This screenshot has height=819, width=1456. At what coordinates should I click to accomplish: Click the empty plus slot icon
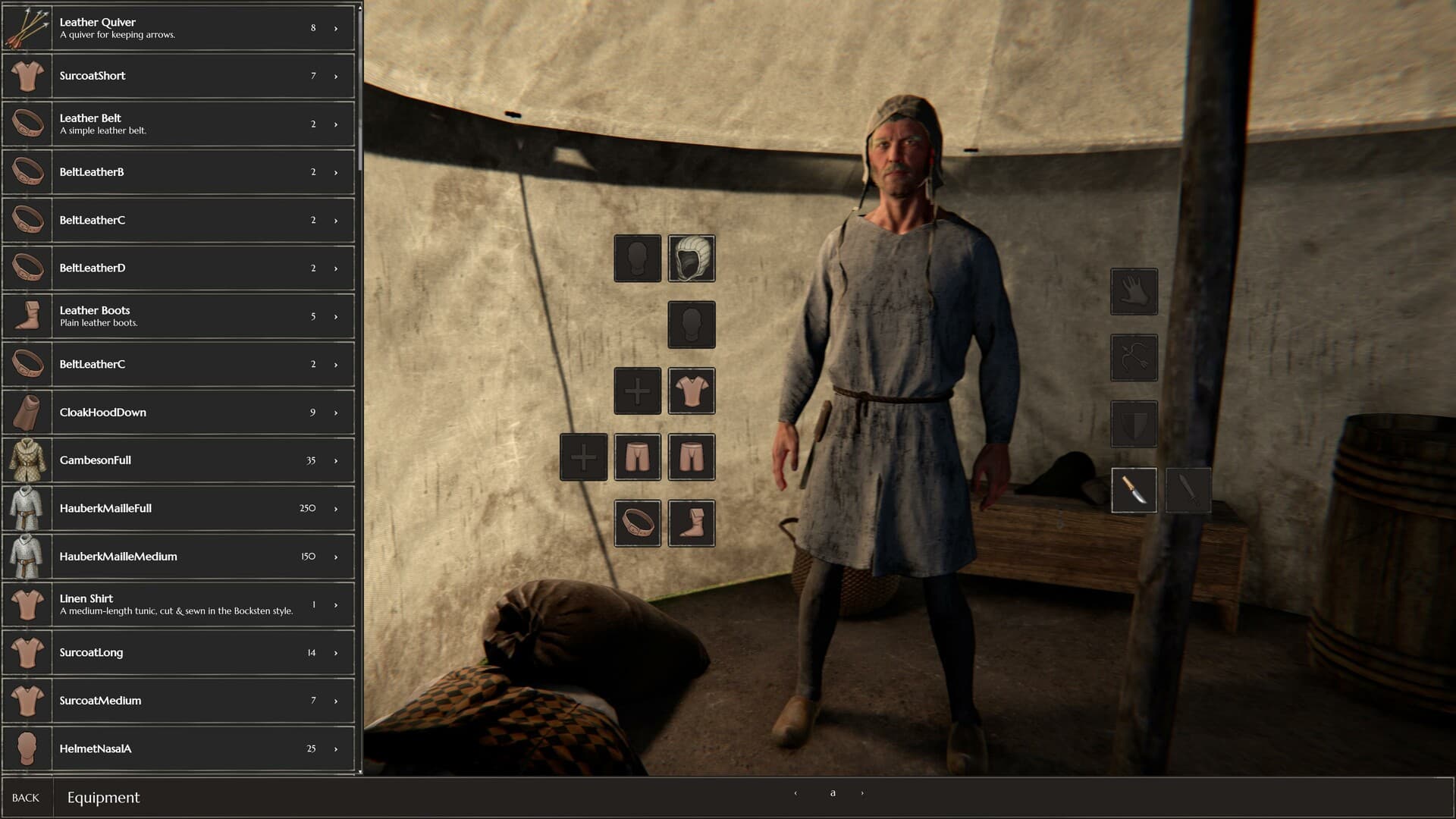(582, 457)
